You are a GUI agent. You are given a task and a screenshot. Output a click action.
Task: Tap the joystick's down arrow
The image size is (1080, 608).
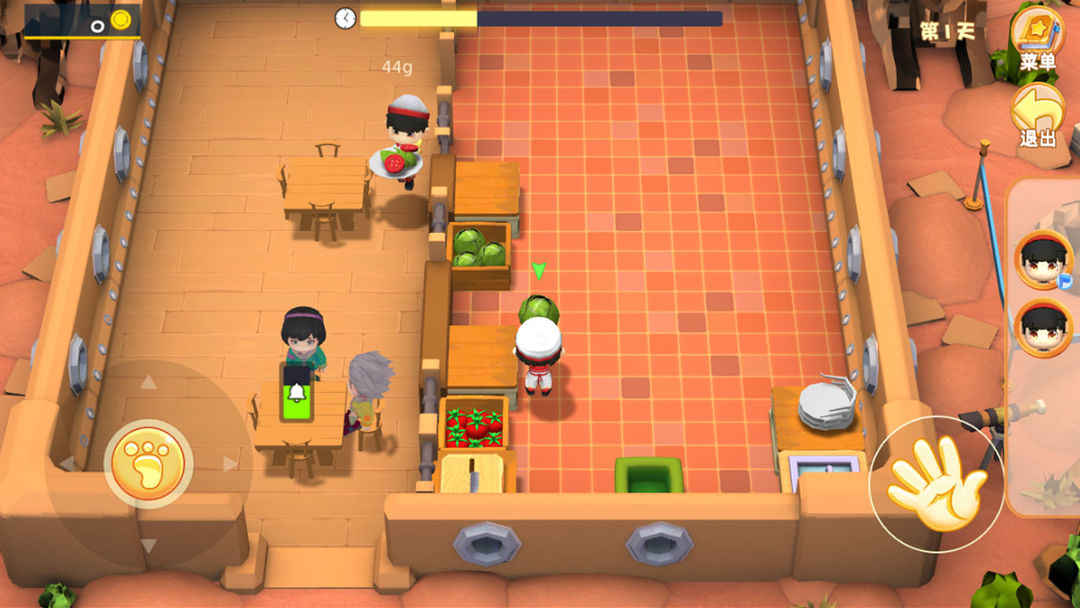tap(149, 546)
